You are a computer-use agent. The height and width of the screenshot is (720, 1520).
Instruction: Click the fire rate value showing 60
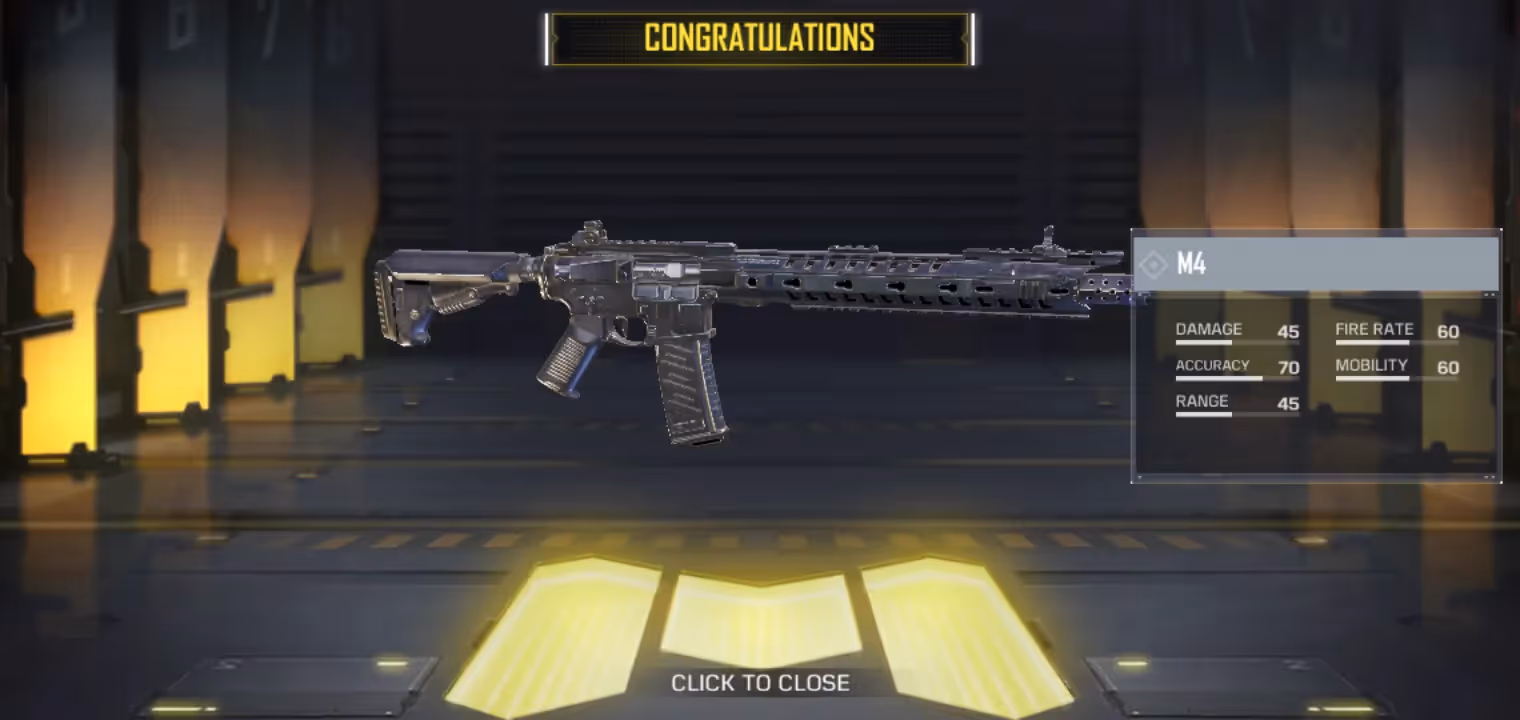[1447, 332]
